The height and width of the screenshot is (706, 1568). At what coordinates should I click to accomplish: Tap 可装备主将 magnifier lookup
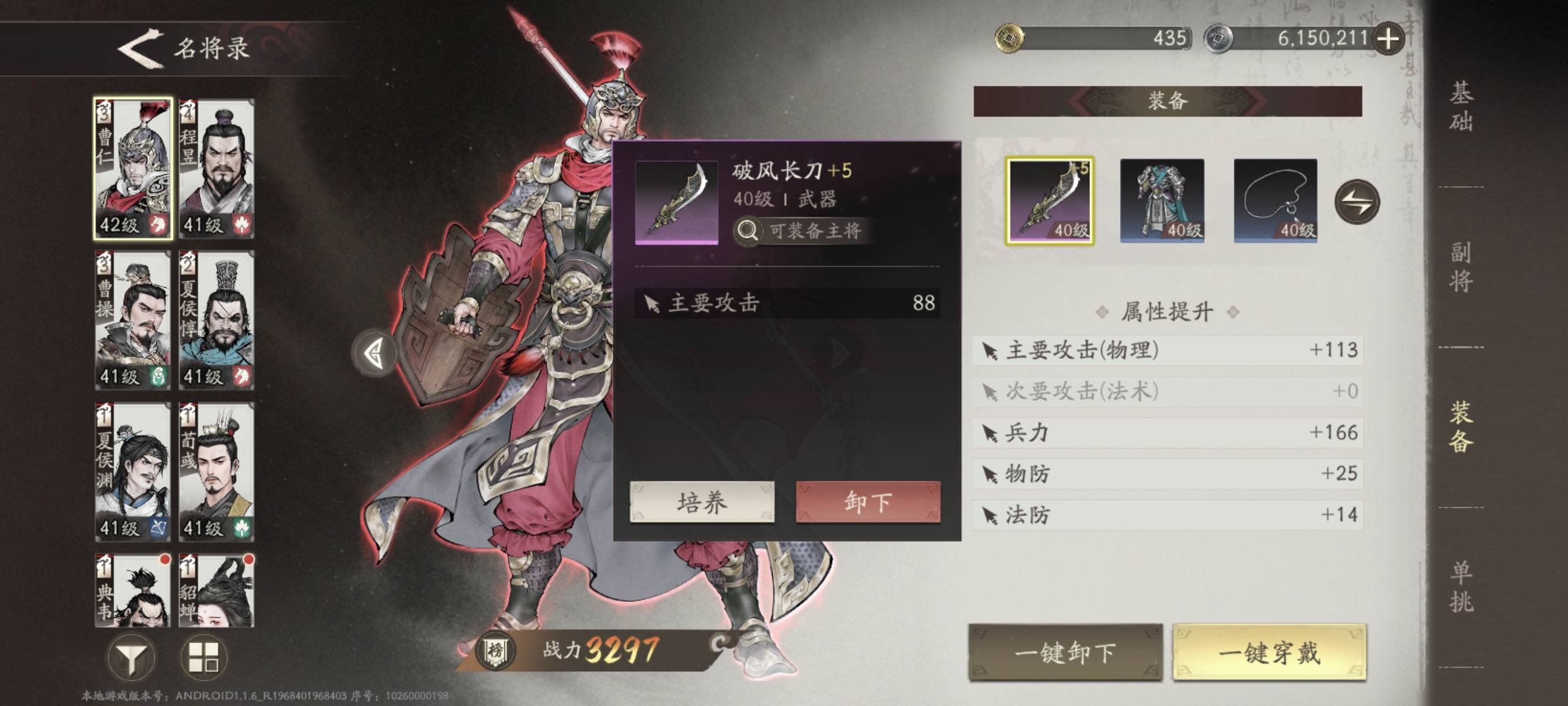[x=801, y=231]
